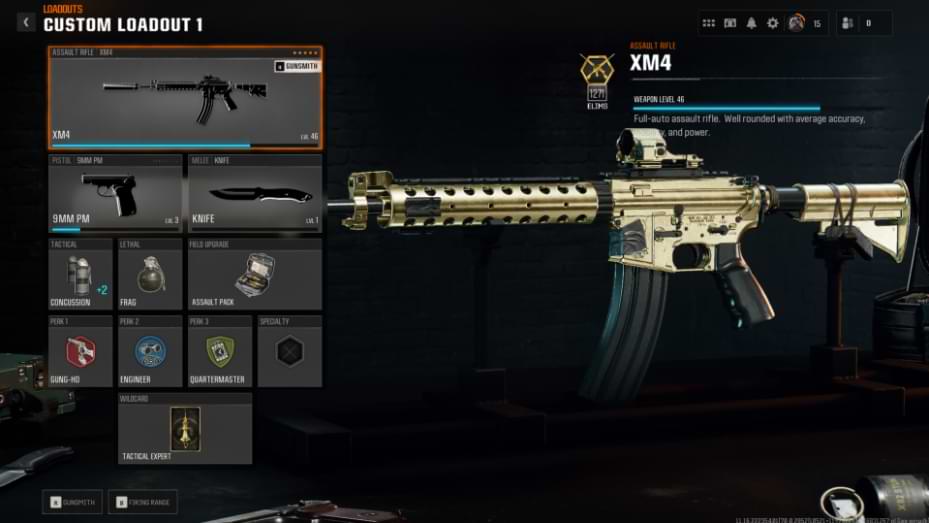
Task: Go back using the top-left arrow
Action: (x=26, y=22)
